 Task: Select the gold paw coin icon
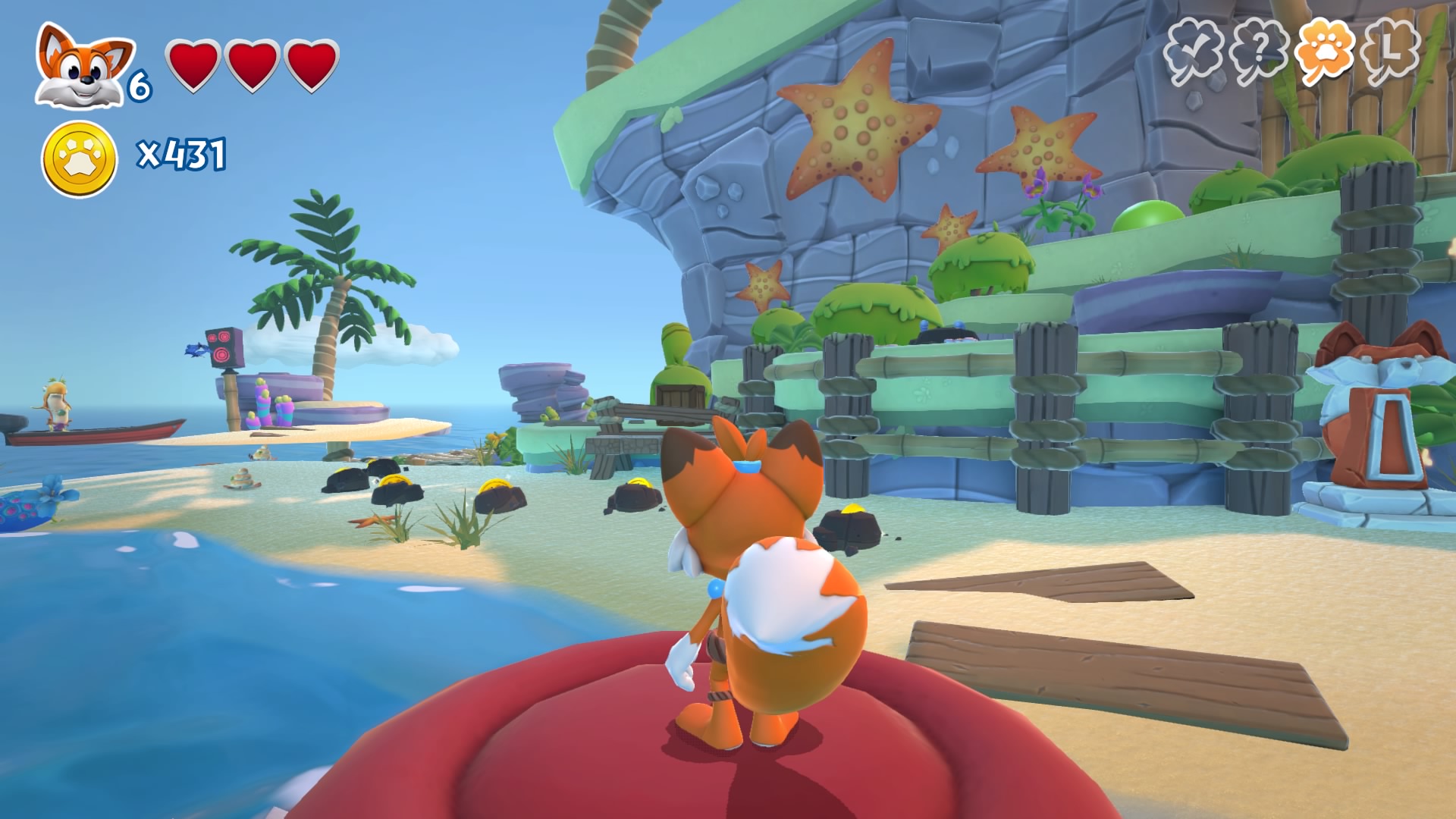click(x=79, y=159)
